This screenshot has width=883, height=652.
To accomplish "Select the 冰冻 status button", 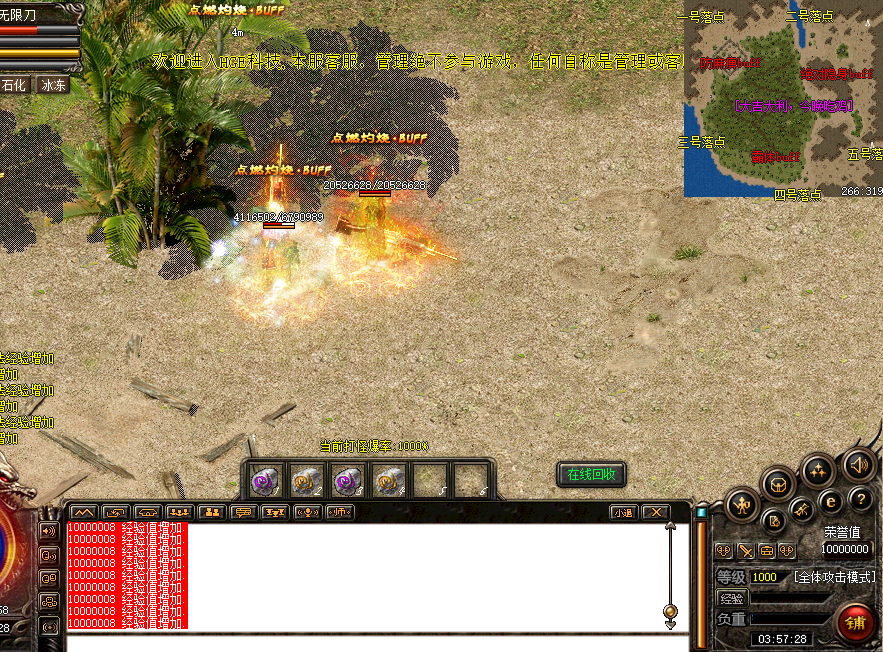I will pyautogui.click(x=53, y=85).
